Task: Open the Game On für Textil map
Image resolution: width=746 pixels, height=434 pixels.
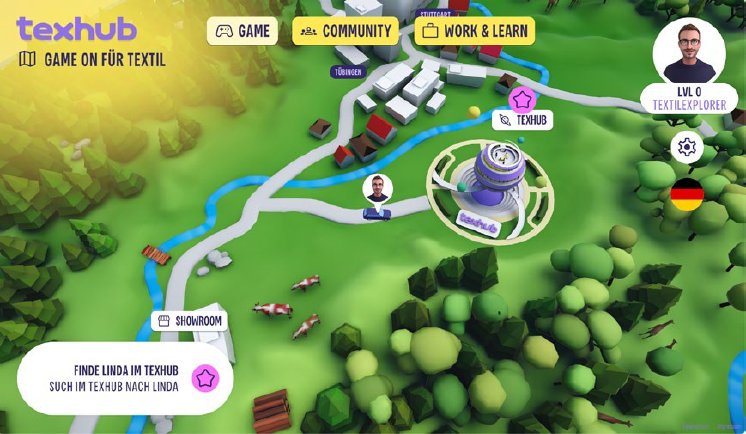Action: pyautogui.click(x=92, y=59)
